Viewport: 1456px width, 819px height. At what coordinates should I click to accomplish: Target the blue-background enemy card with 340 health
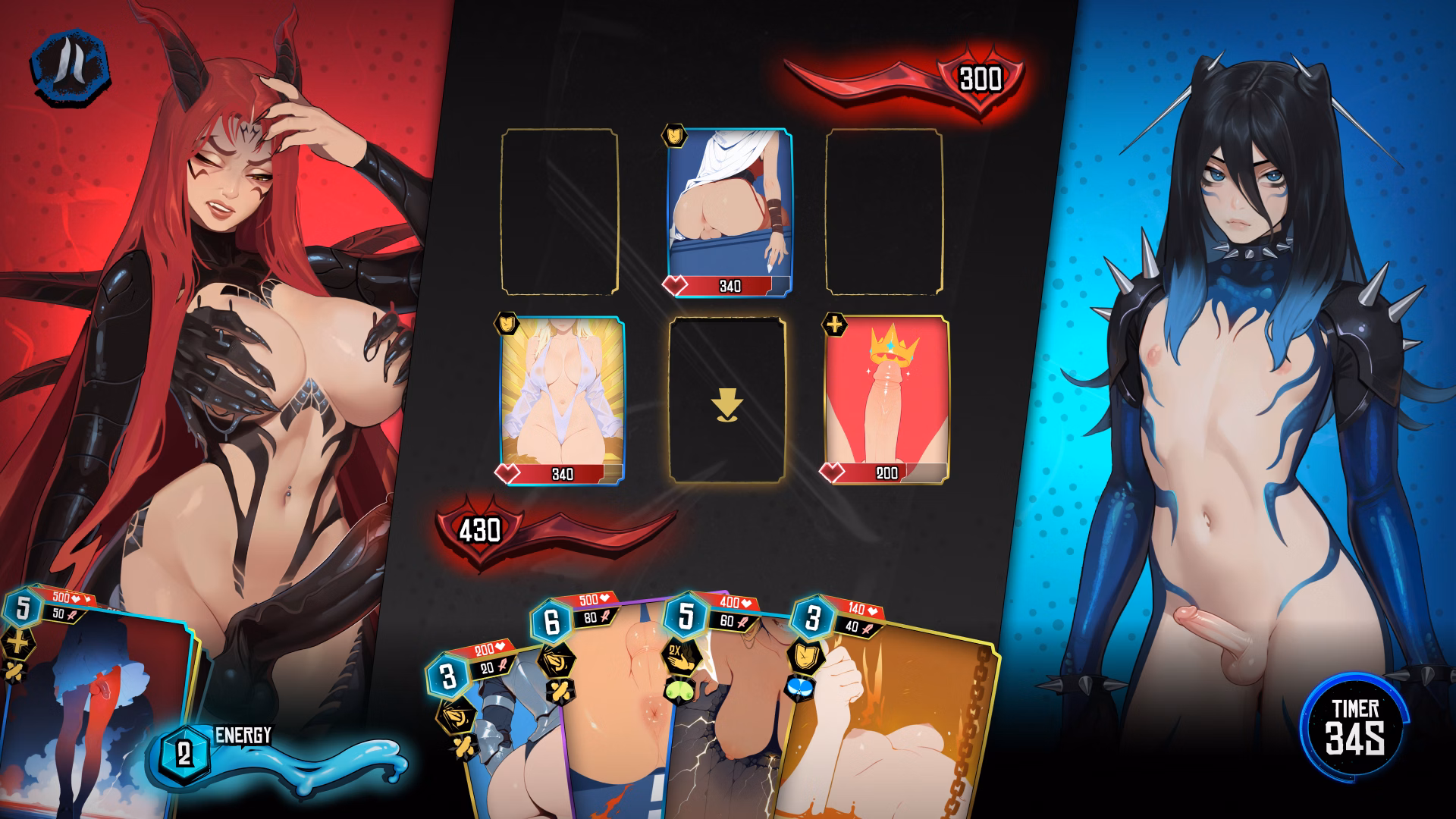coord(730,212)
